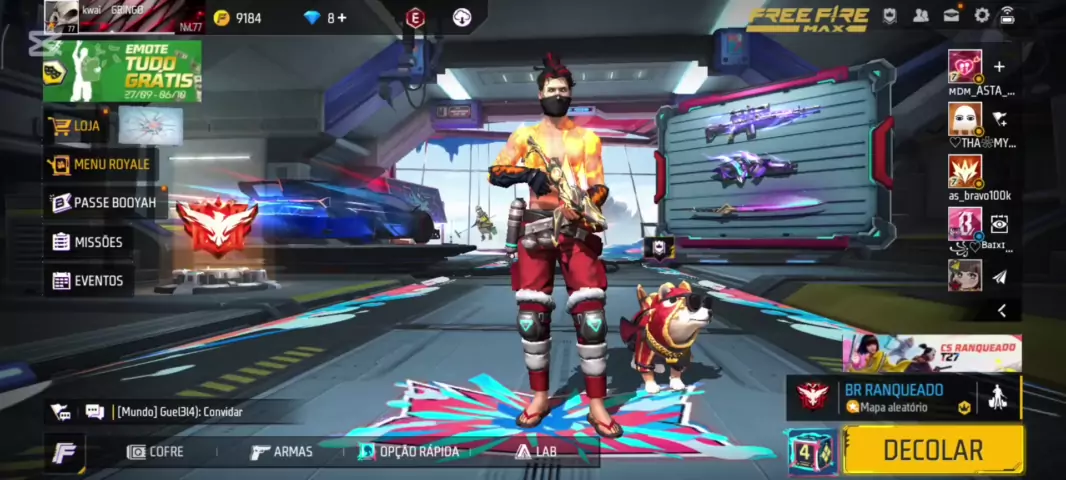This screenshot has height=480, width=1066.
Task: Open the PASSE BOOYAH menu
Action: point(104,202)
